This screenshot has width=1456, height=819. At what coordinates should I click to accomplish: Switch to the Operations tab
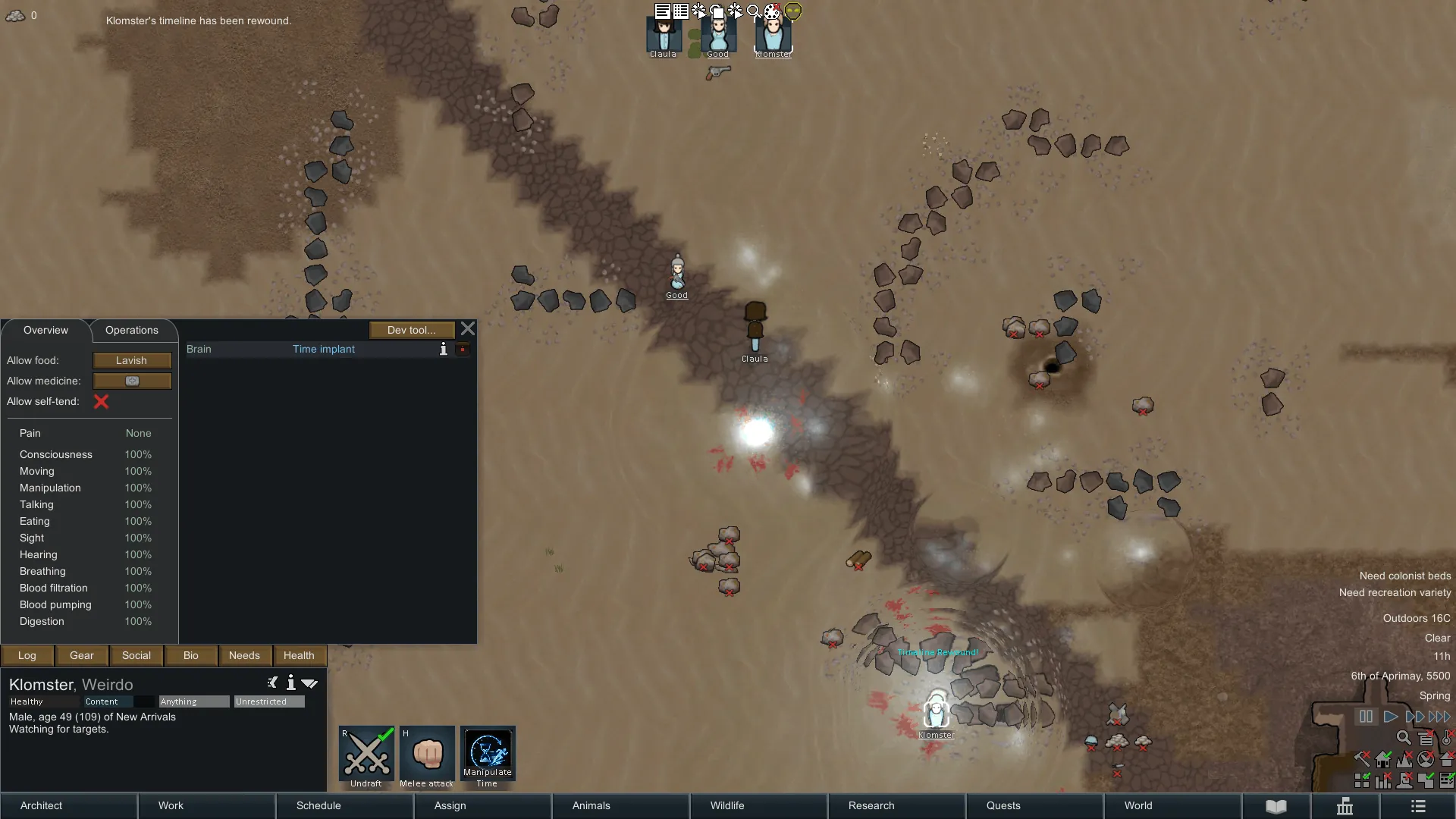coord(131,330)
